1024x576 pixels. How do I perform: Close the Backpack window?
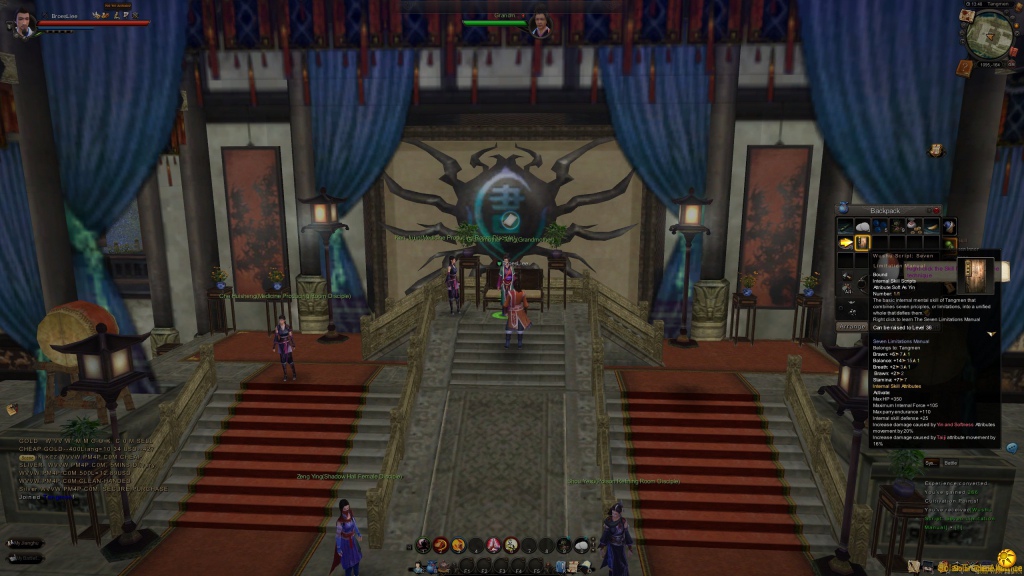(x=937, y=210)
